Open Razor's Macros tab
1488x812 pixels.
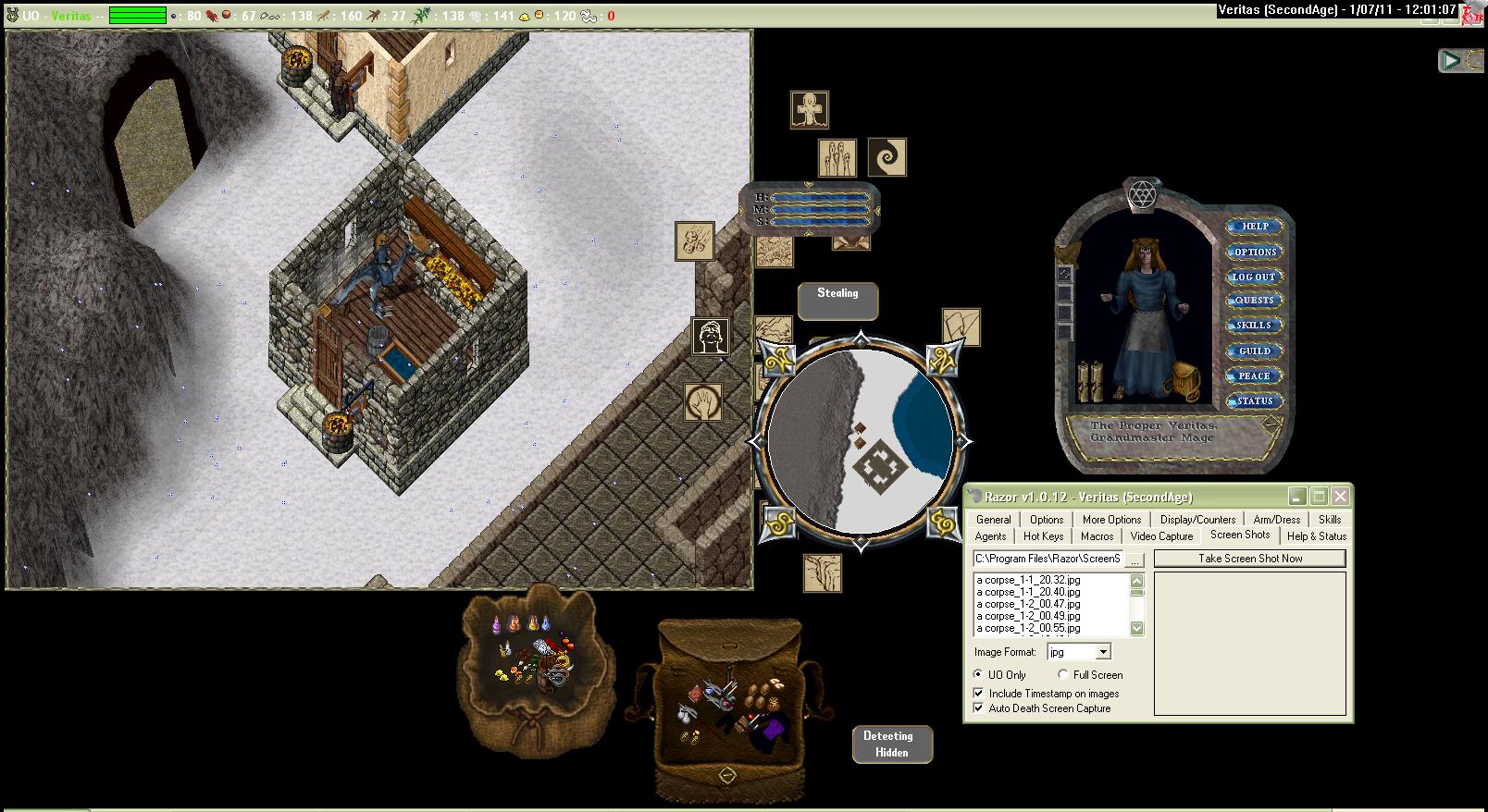(x=1097, y=536)
